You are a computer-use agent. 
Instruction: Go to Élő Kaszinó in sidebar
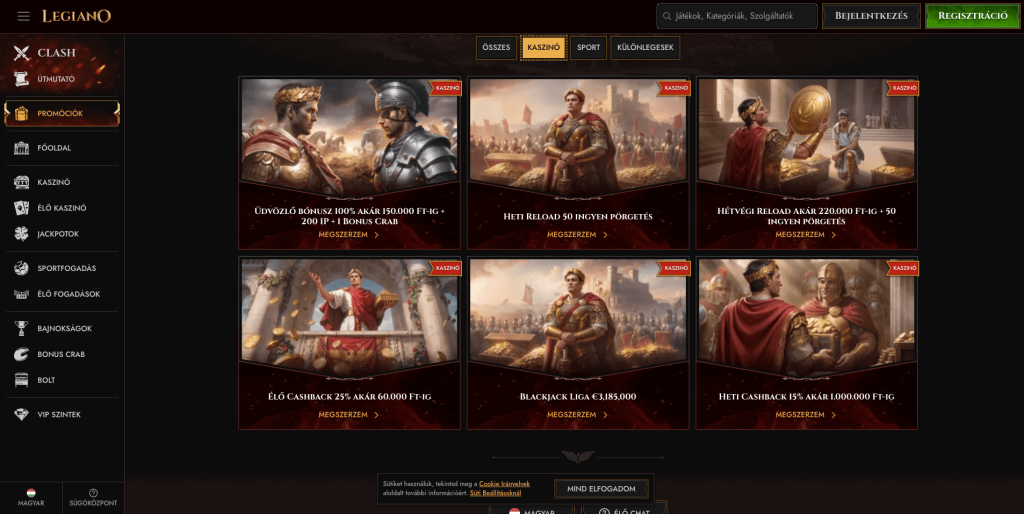[x=61, y=208]
